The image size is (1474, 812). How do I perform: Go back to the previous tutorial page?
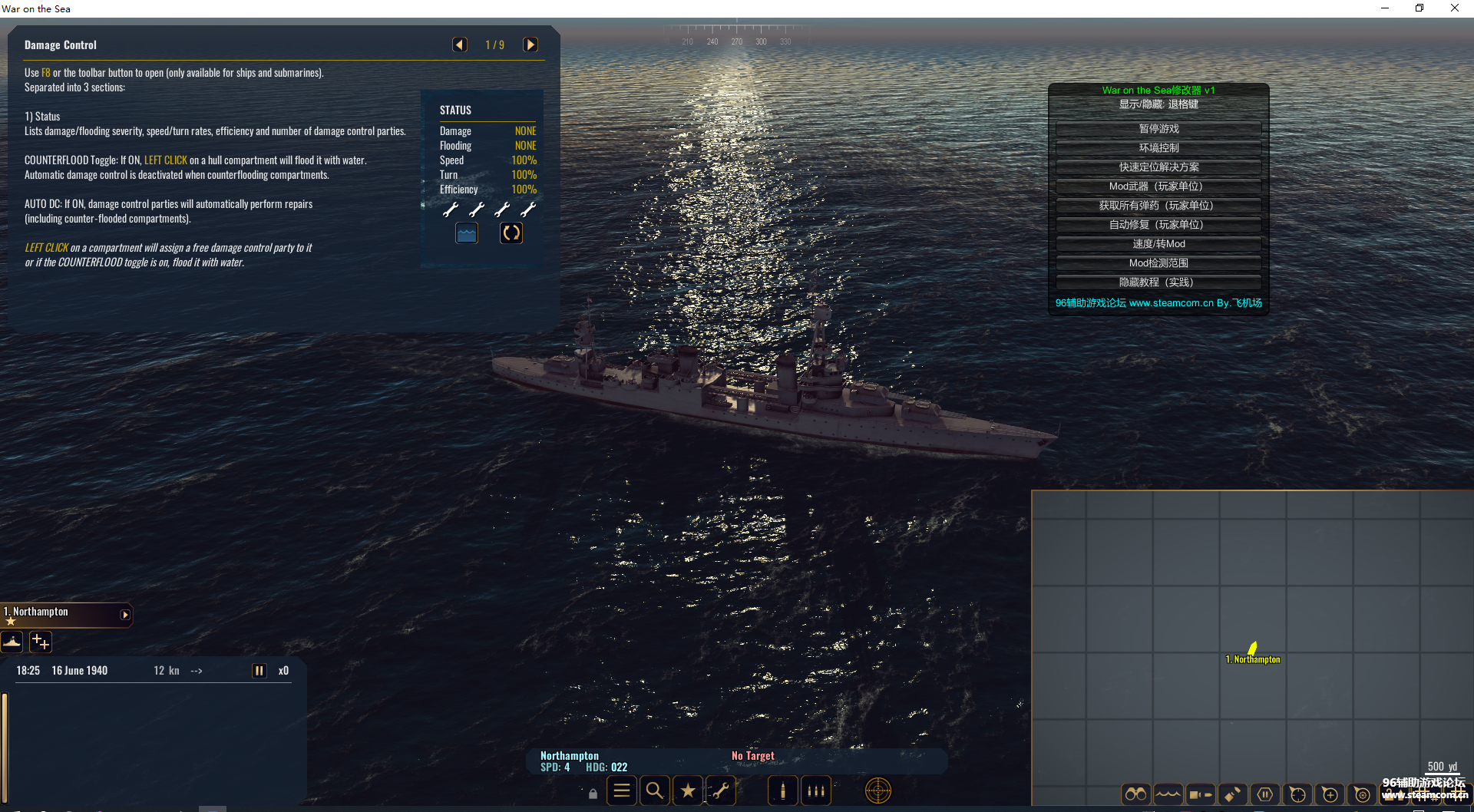460,45
